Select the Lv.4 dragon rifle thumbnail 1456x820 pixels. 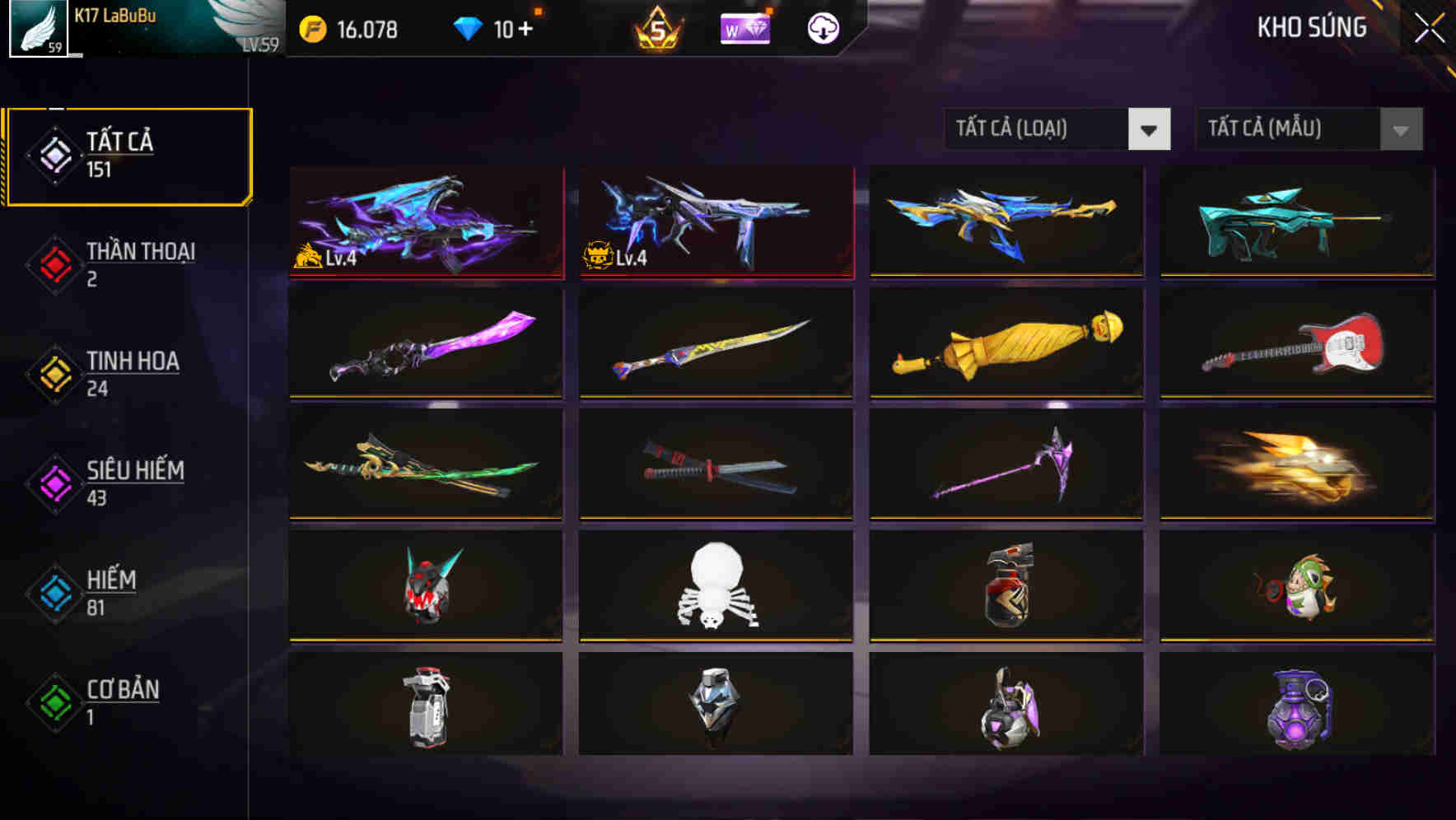pyautogui.click(x=425, y=222)
